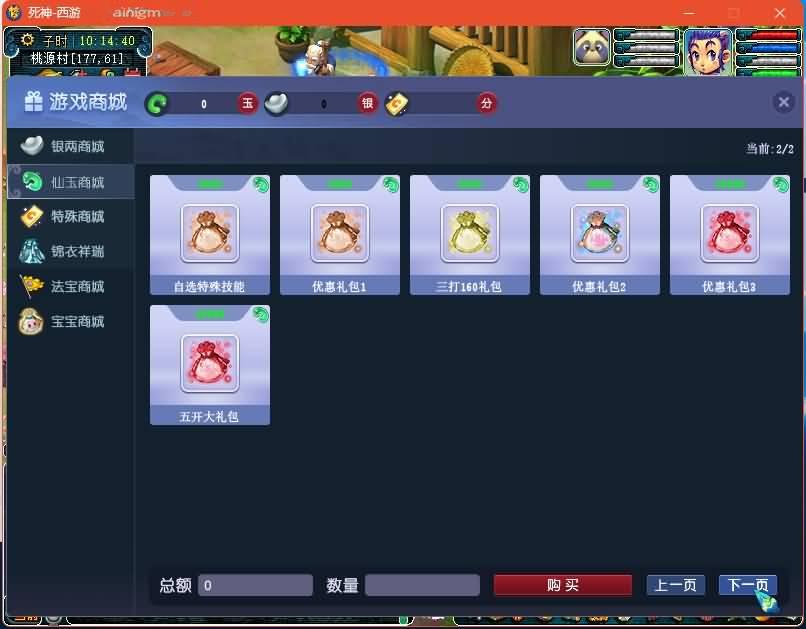
Task: Close the 游戏商城 shop window
Action: point(784,102)
